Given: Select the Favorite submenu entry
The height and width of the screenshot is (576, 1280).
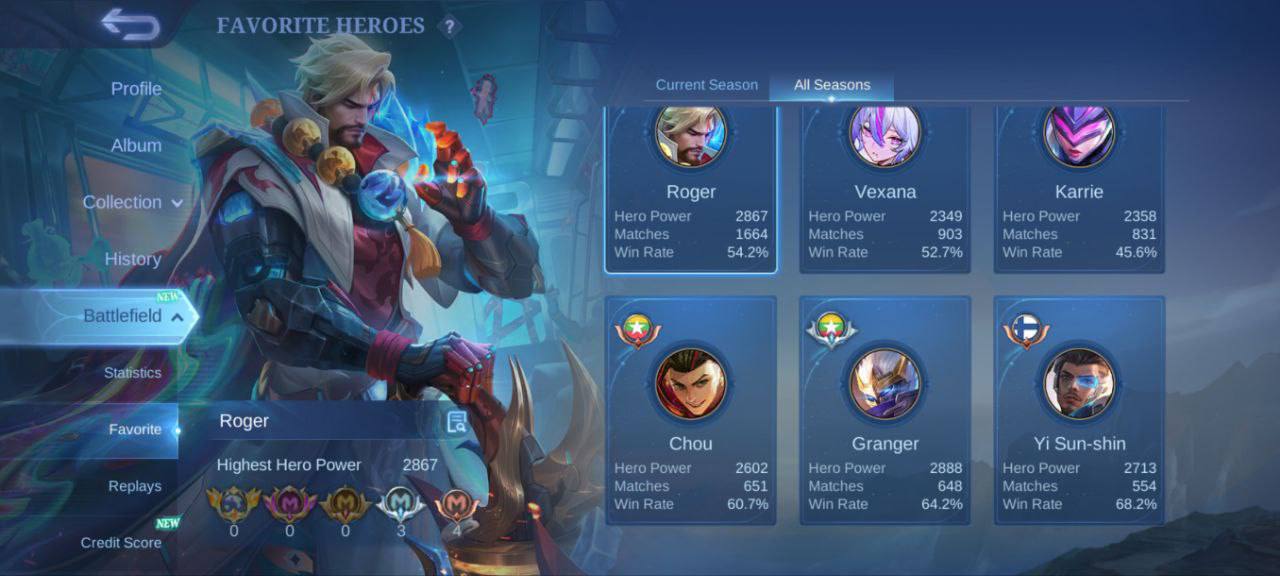Looking at the screenshot, I should (135, 430).
